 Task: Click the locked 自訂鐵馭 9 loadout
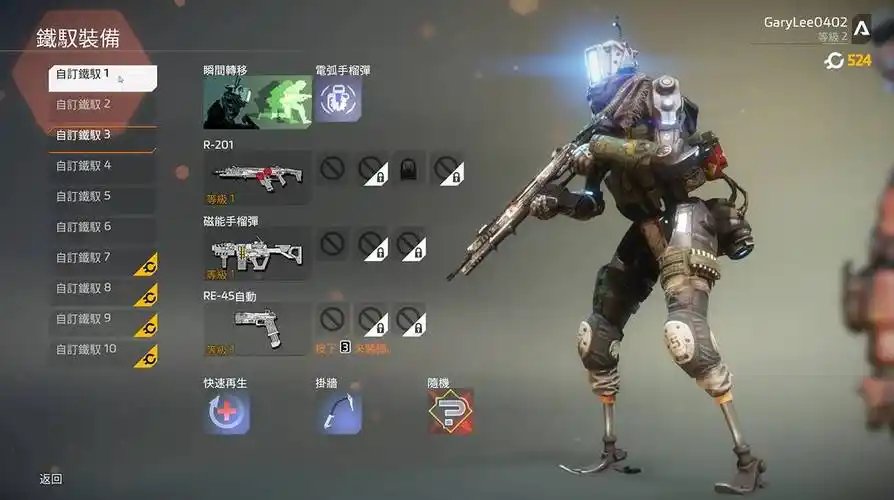click(x=102, y=319)
